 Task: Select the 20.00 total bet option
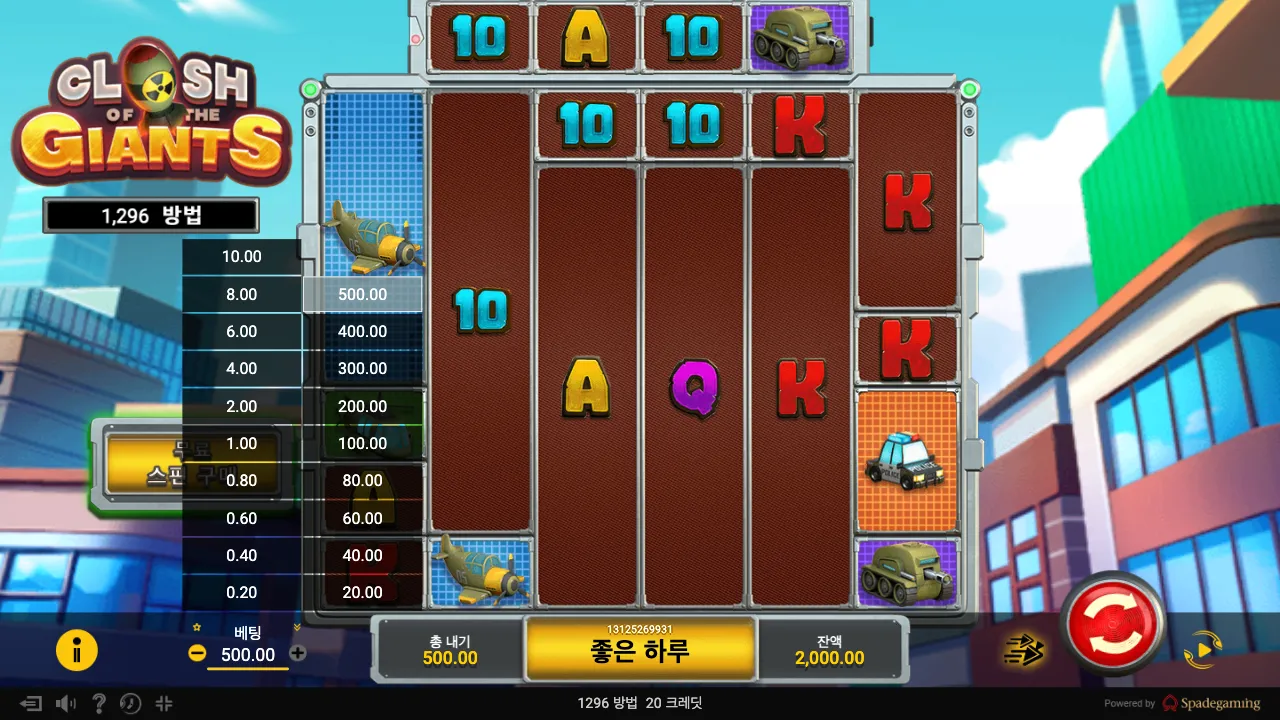pos(363,592)
